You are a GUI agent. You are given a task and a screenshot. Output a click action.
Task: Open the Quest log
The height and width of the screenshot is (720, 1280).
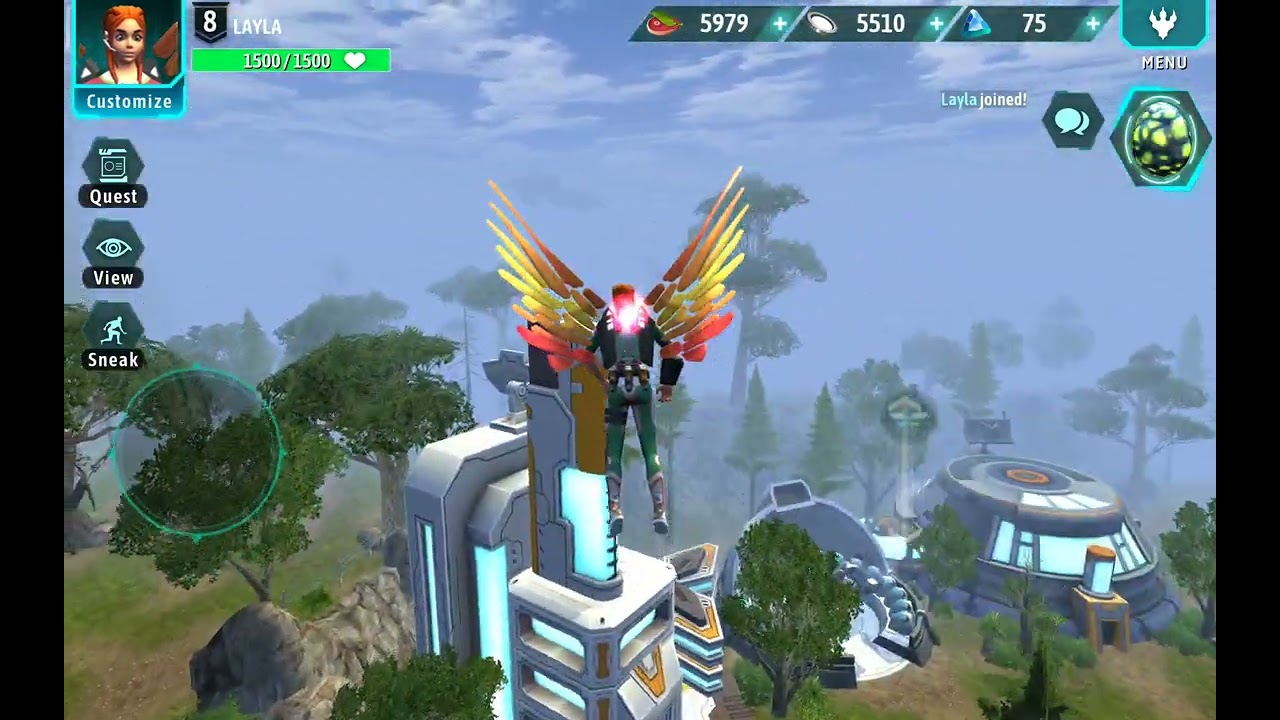(x=113, y=172)
